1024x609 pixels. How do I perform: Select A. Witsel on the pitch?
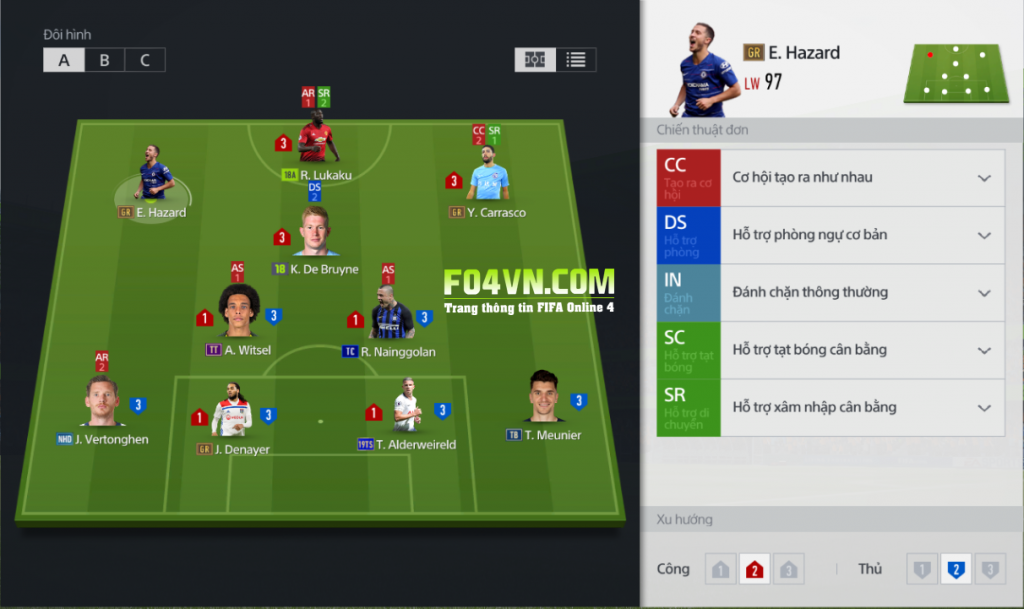(238, 313)
